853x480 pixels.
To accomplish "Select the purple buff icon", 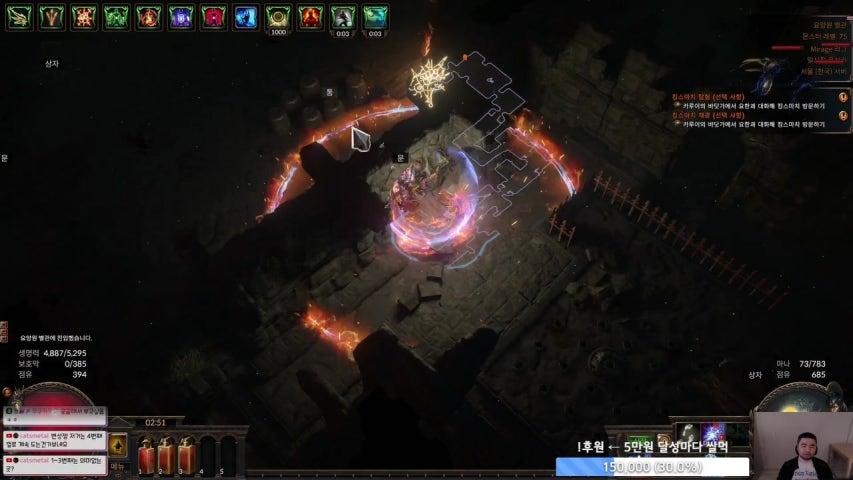I will click(181, 17).
